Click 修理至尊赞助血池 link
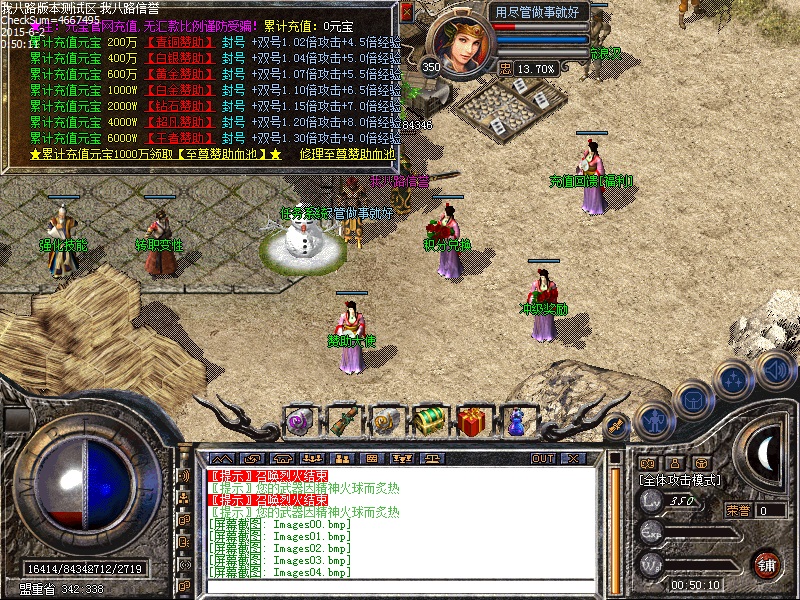Viewport: 800px width, 600px height. point(346,155)
